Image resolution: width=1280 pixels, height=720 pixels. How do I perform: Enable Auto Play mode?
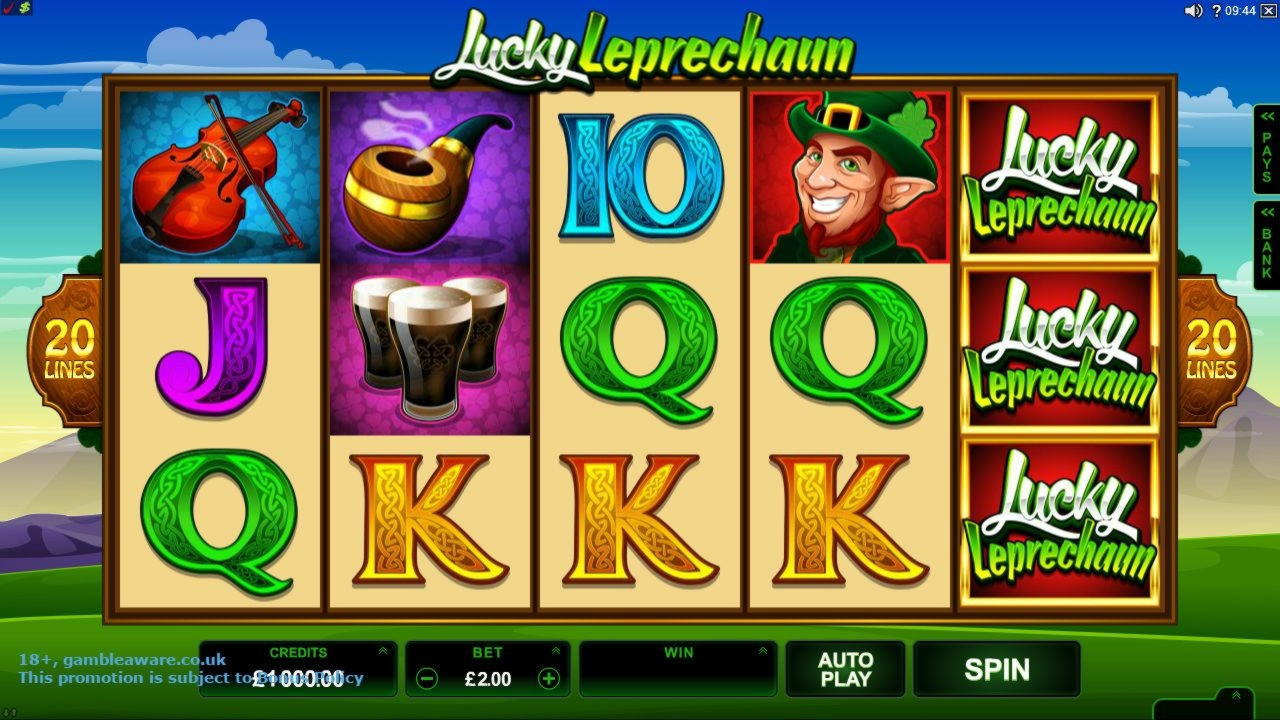point(848,670)
